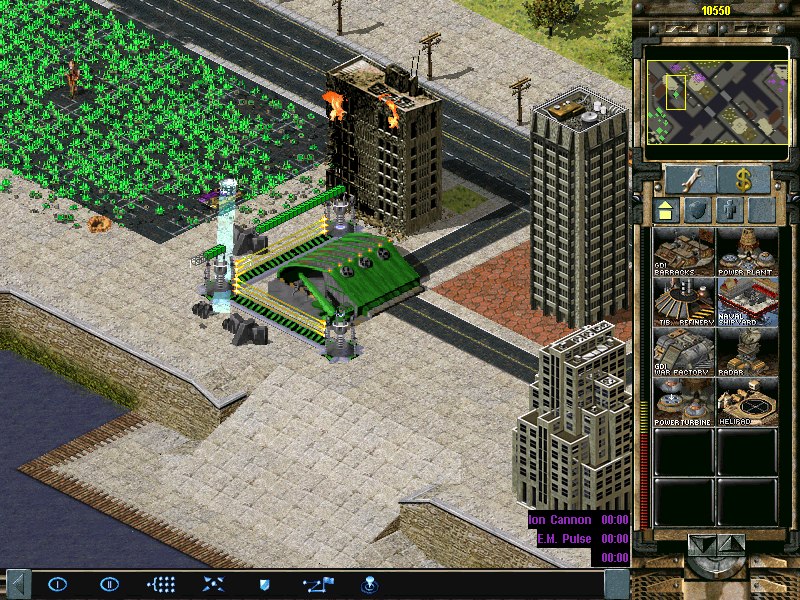The height and width of the screenshot is (600, 800).
Task: Choose the Naval Shipyard build icon
Action: coord(747,301)
